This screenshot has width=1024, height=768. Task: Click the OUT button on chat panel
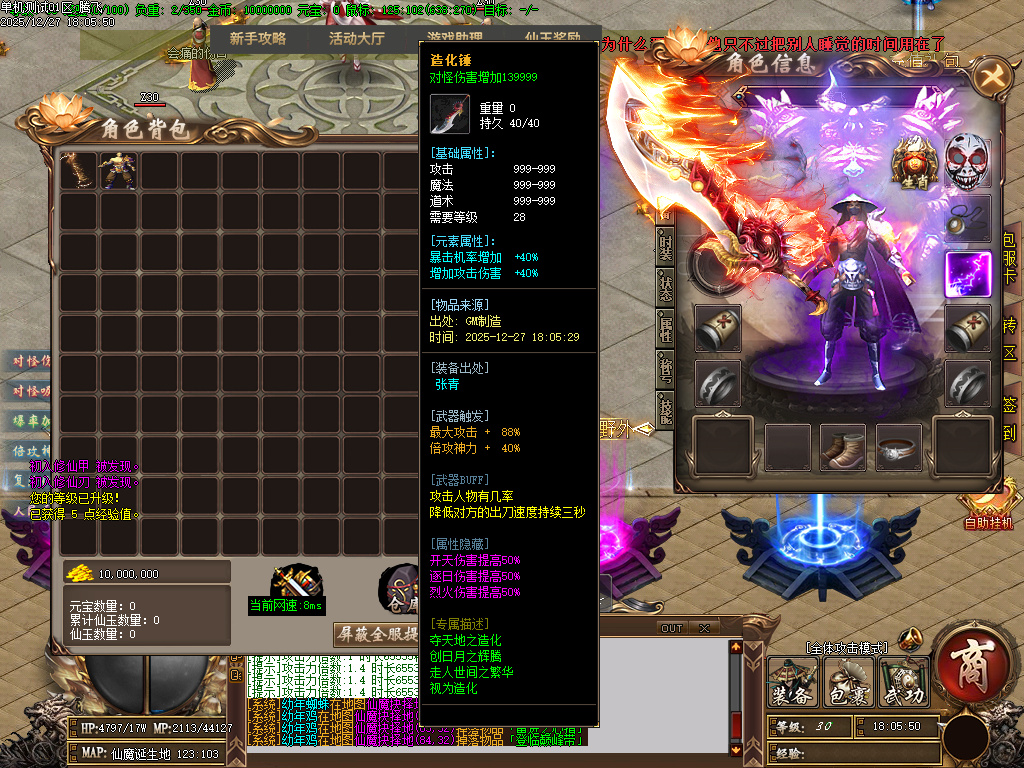pos(672,628)
